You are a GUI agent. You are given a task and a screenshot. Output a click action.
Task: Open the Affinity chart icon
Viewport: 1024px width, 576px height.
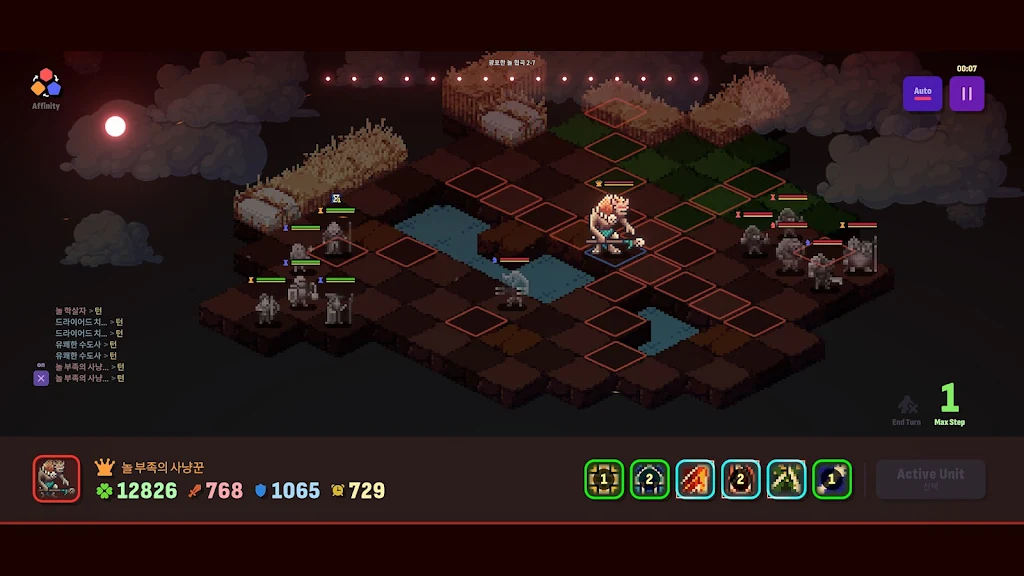click(45, 83)
